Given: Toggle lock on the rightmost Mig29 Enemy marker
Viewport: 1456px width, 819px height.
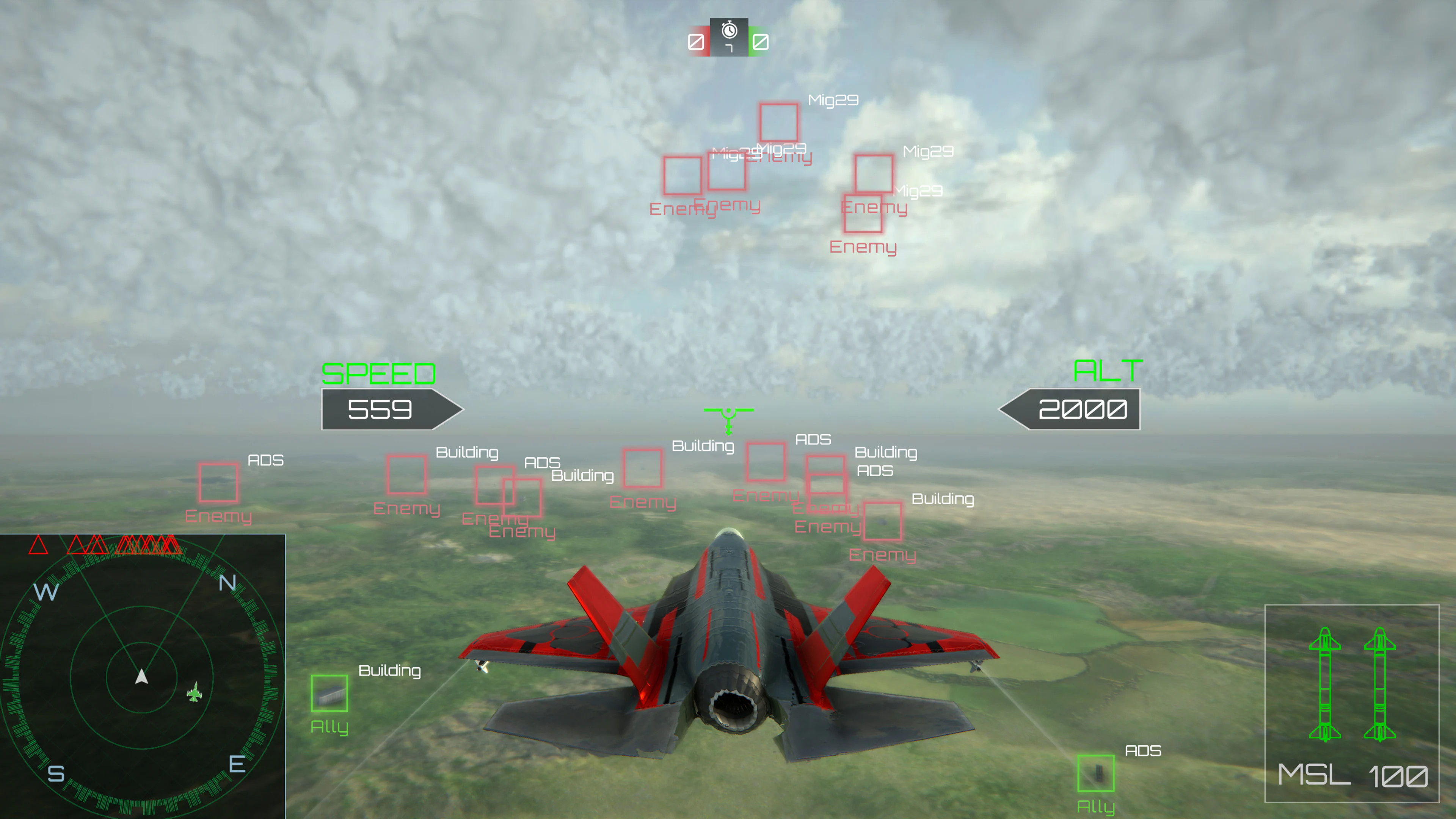Looking at the screenshot, I should point(874,174).
